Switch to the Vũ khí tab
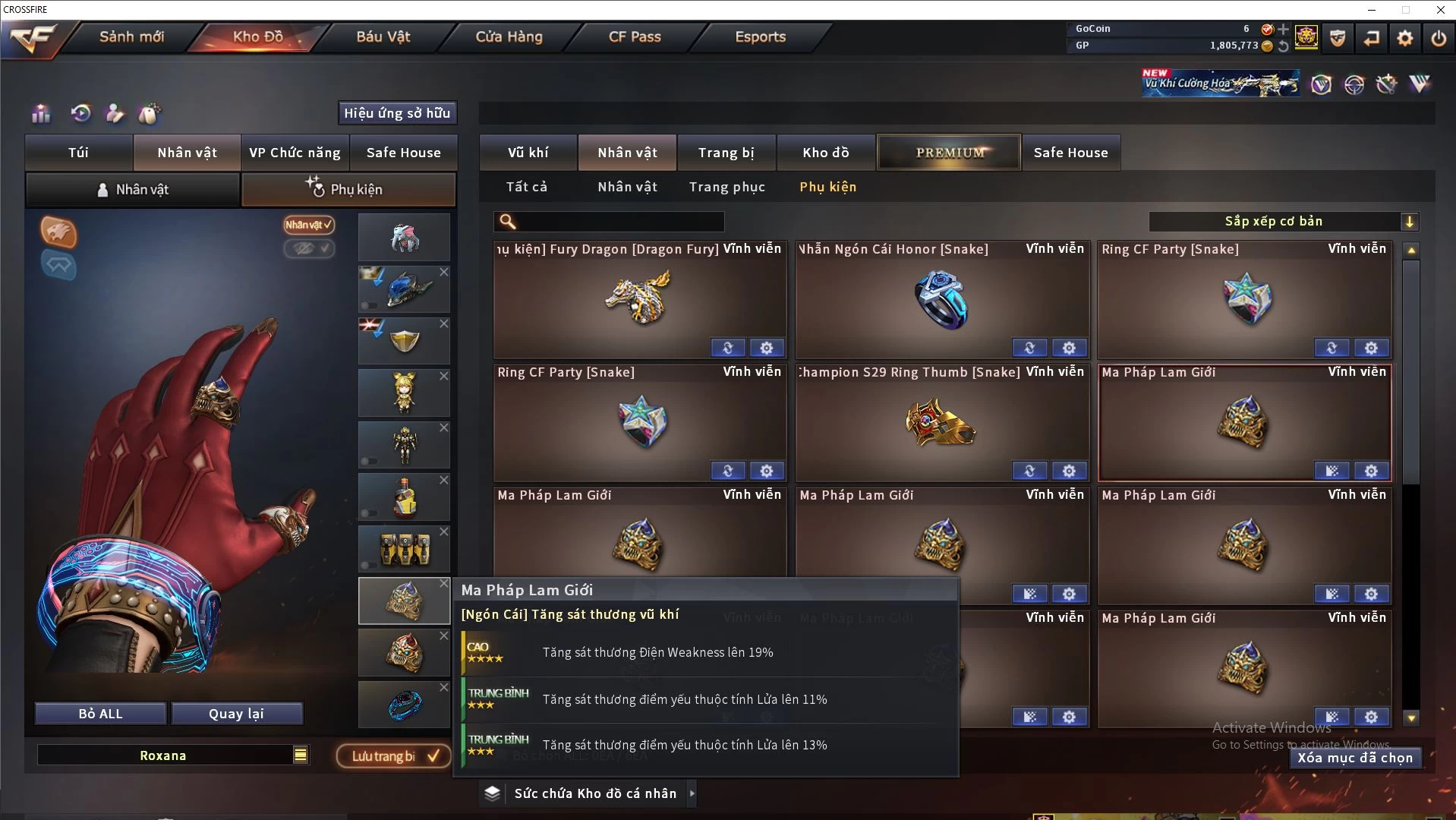1456x820 pixels. (528, 153)
